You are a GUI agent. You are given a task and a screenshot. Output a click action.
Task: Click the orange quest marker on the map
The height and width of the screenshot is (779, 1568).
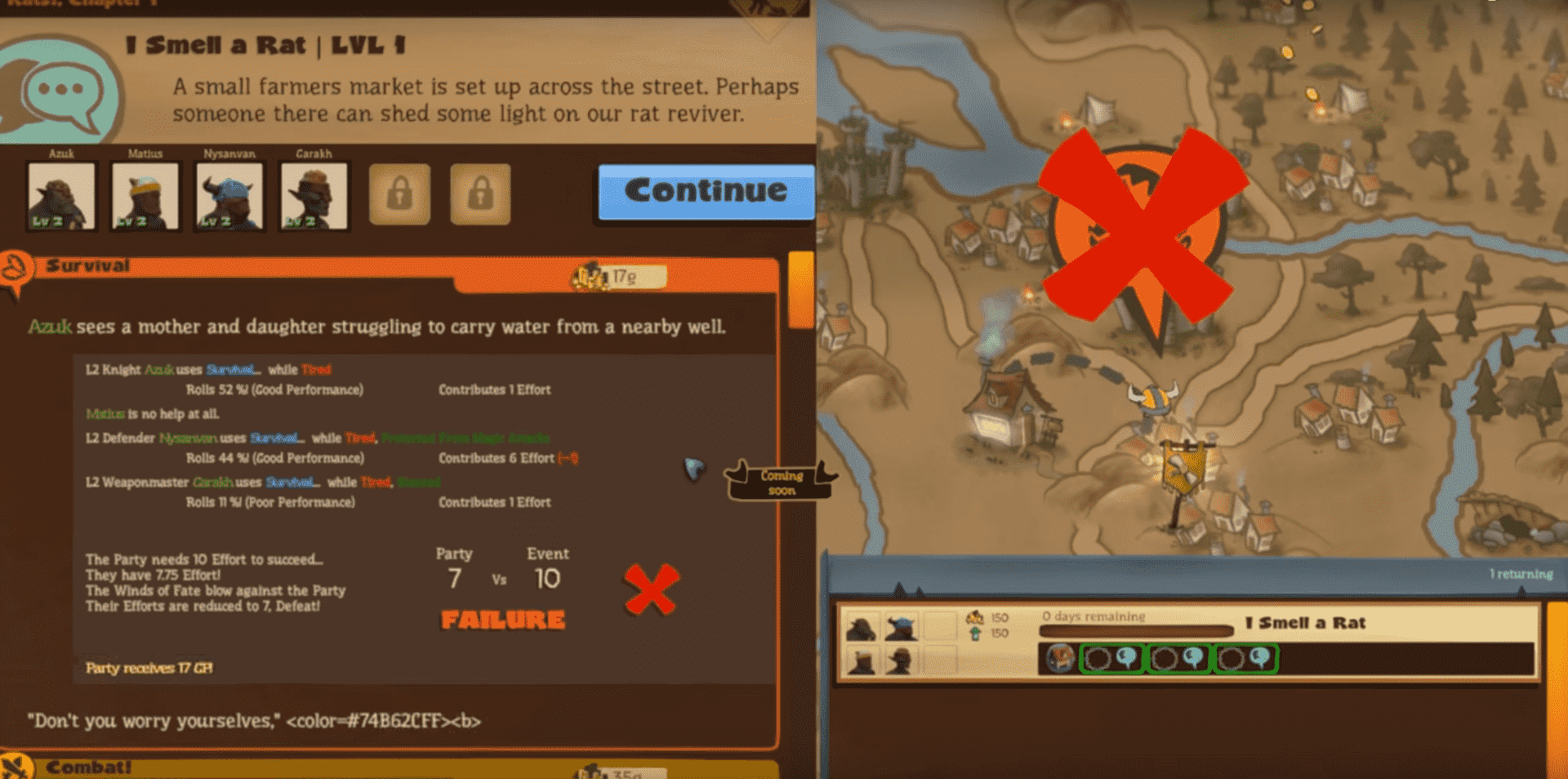[1140, 237]
